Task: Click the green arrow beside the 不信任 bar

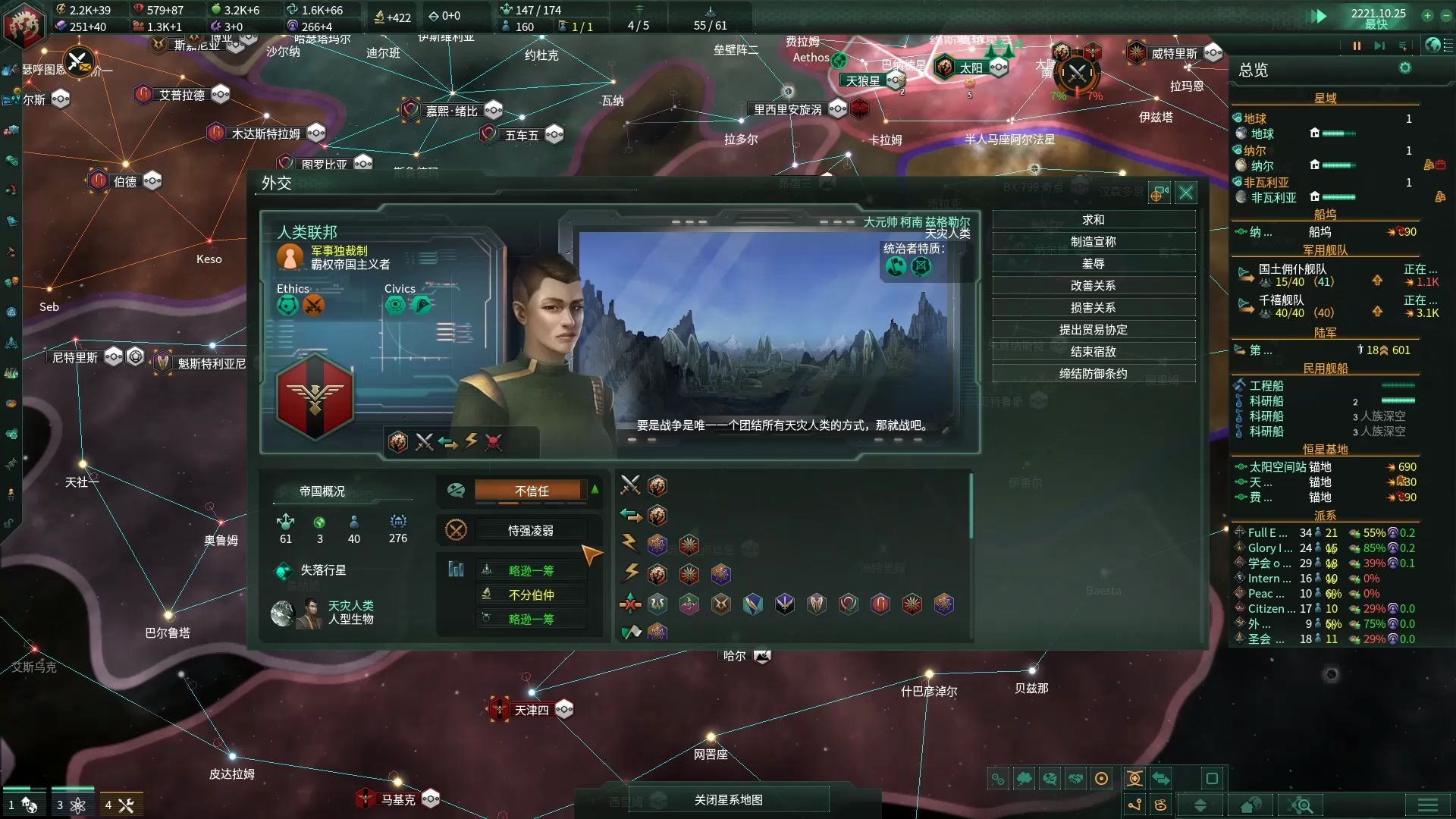Action: [x=595, y=491]
